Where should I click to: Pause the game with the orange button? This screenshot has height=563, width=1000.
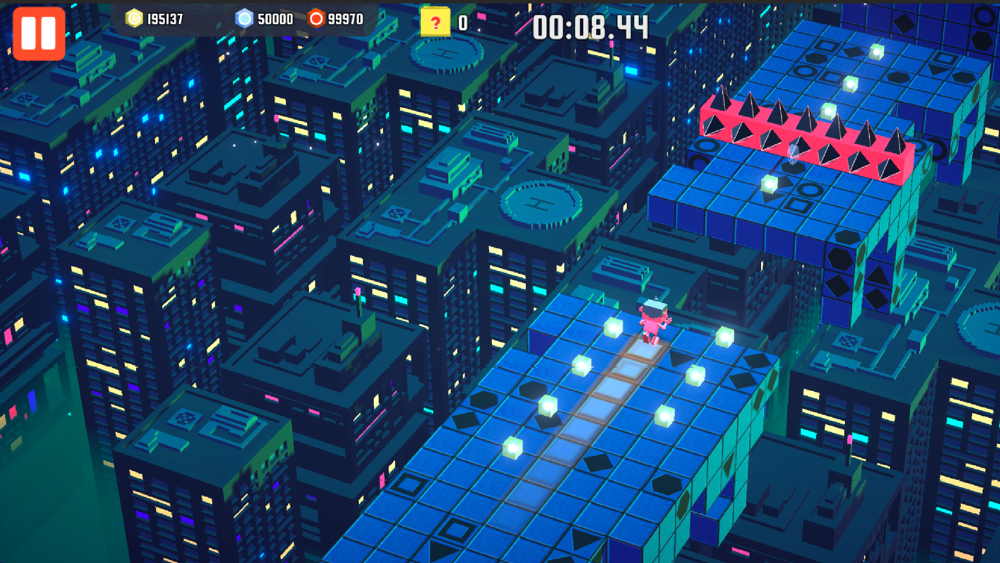point(39,33)
